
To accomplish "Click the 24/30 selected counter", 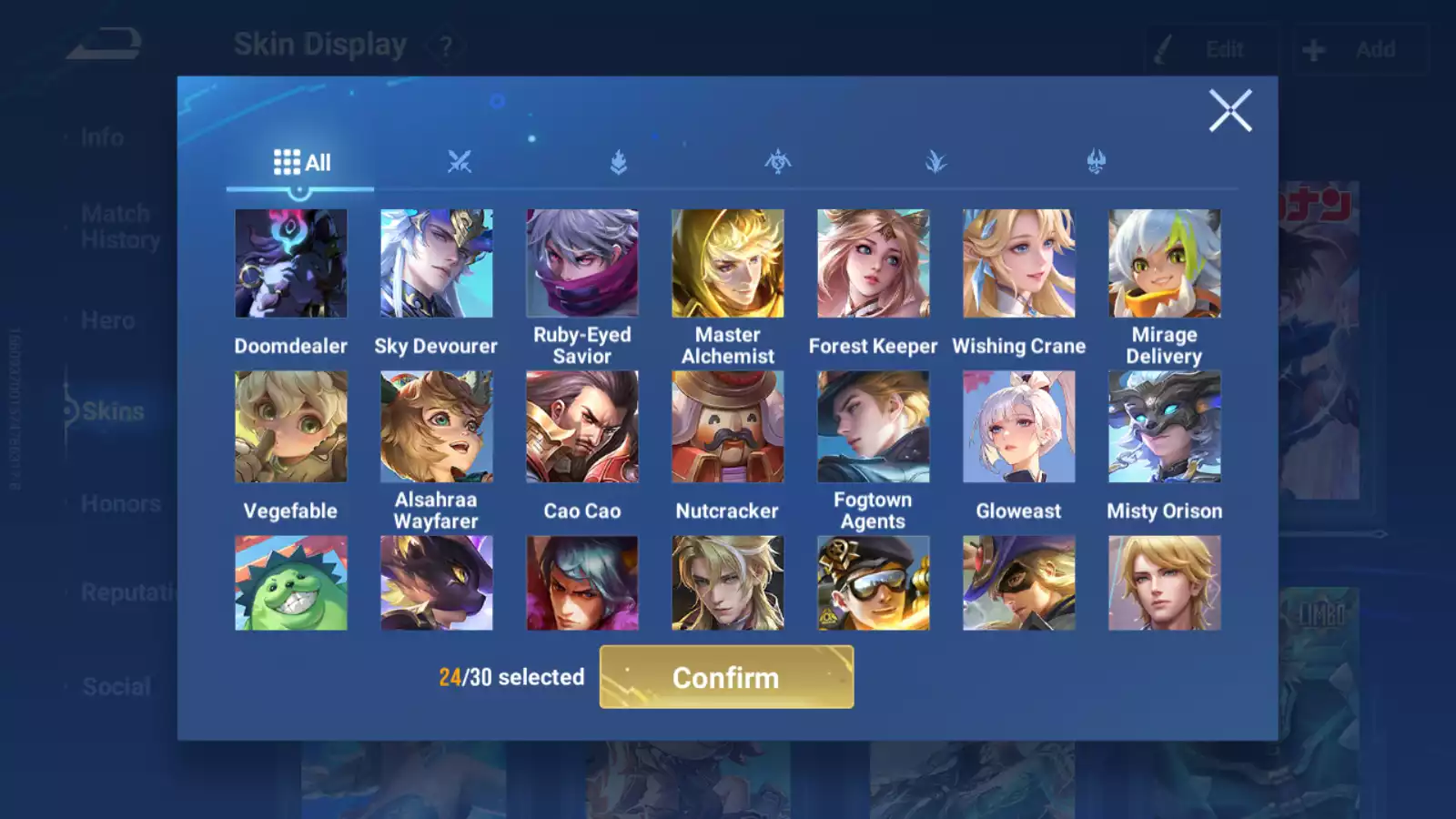I will pyautogui.click(x=511, y=677).
